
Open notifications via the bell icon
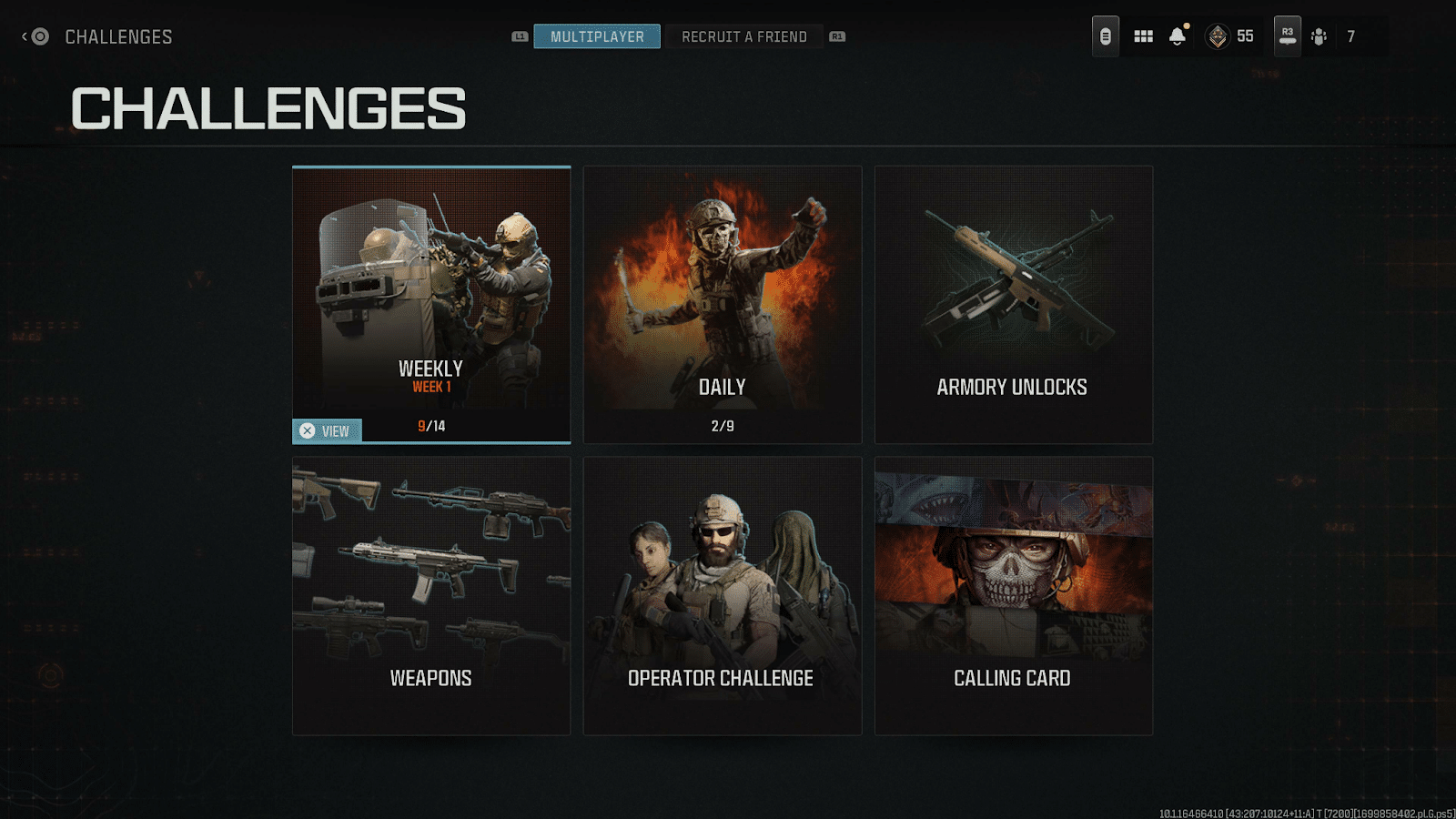(x=1178, y=36)
